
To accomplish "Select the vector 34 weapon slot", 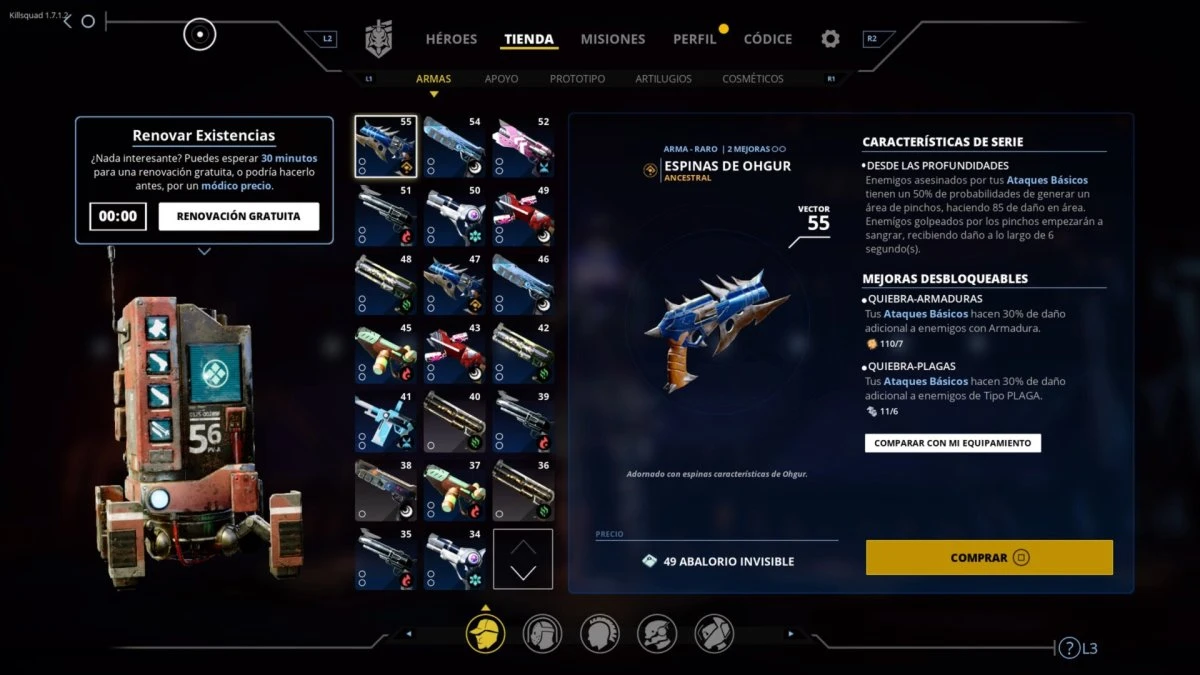I will 454,559.
